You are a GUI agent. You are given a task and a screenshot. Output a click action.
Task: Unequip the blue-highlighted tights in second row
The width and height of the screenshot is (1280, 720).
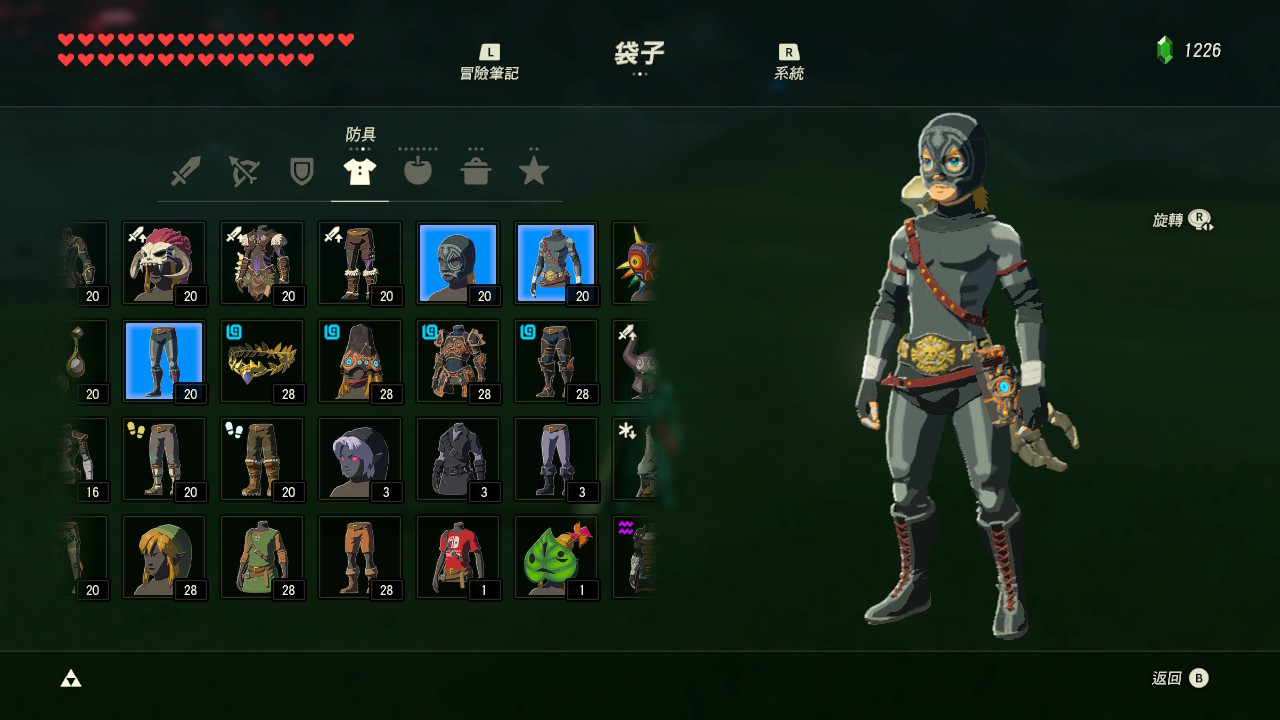[163, 360]
